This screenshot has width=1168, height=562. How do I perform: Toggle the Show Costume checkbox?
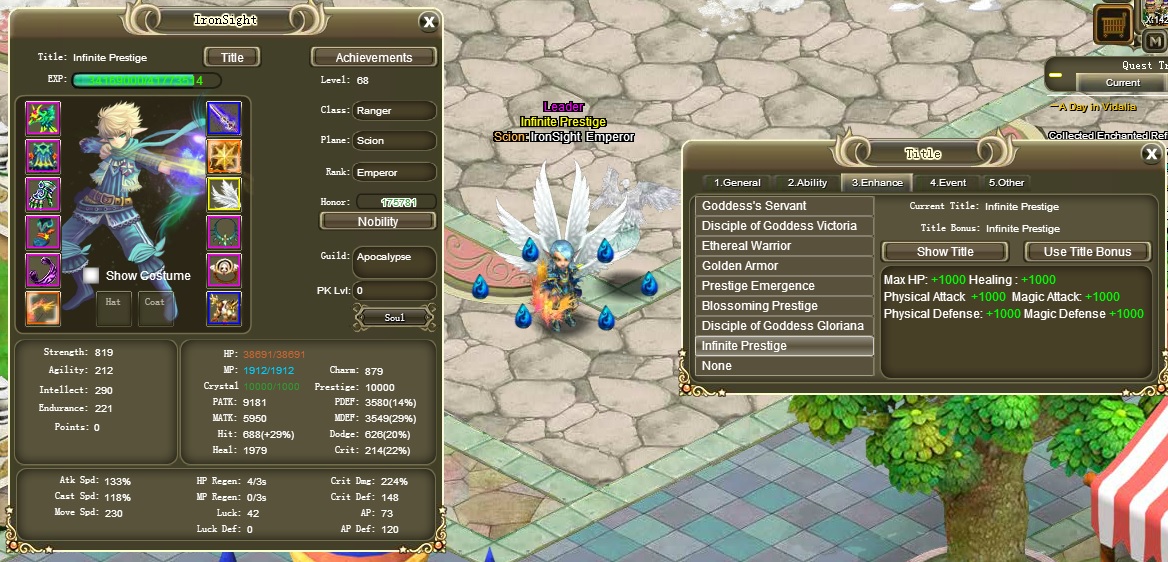coord(91,275)
